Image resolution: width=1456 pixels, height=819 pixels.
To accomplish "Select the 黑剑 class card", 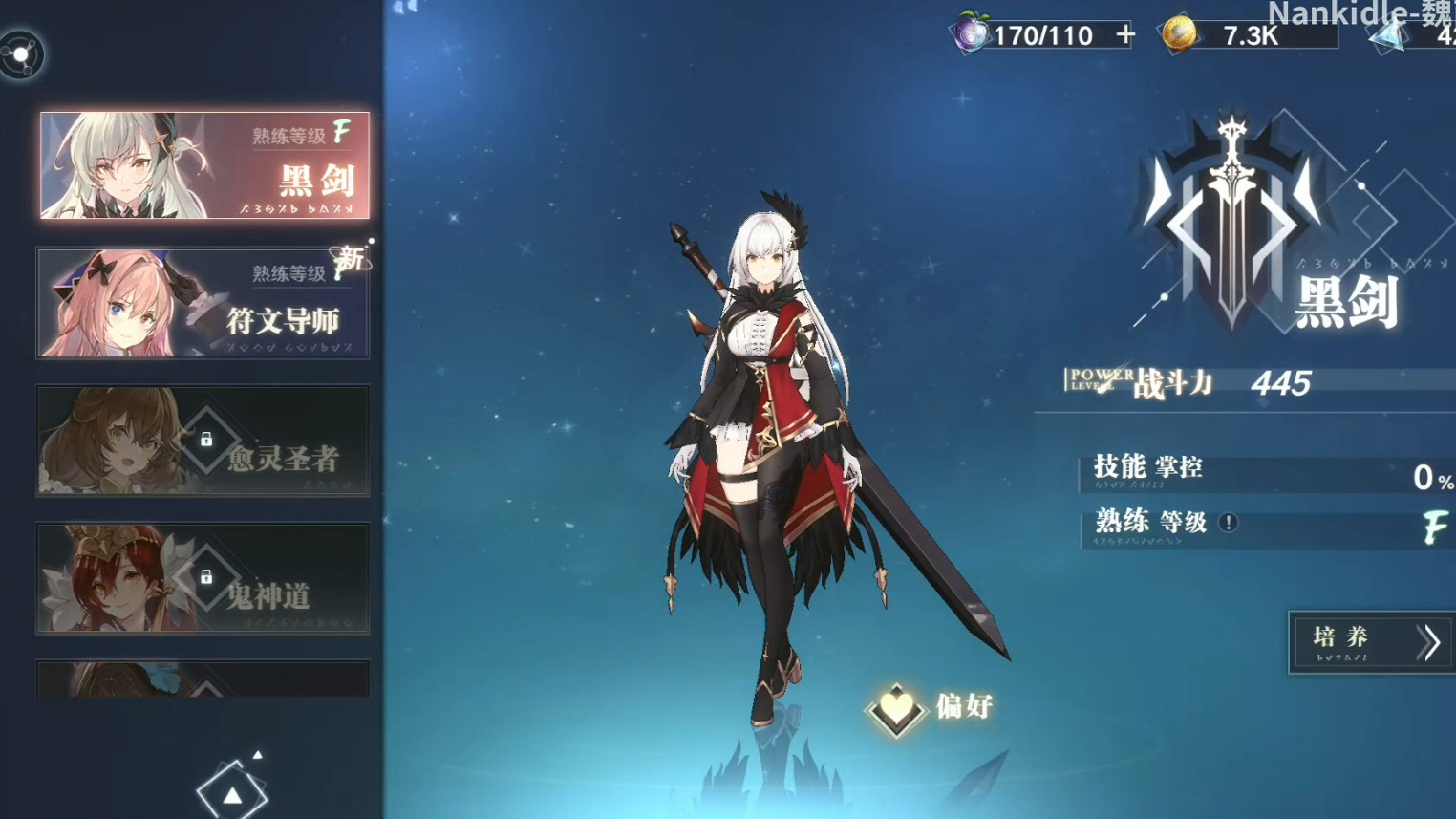I will tap(204, 165).
